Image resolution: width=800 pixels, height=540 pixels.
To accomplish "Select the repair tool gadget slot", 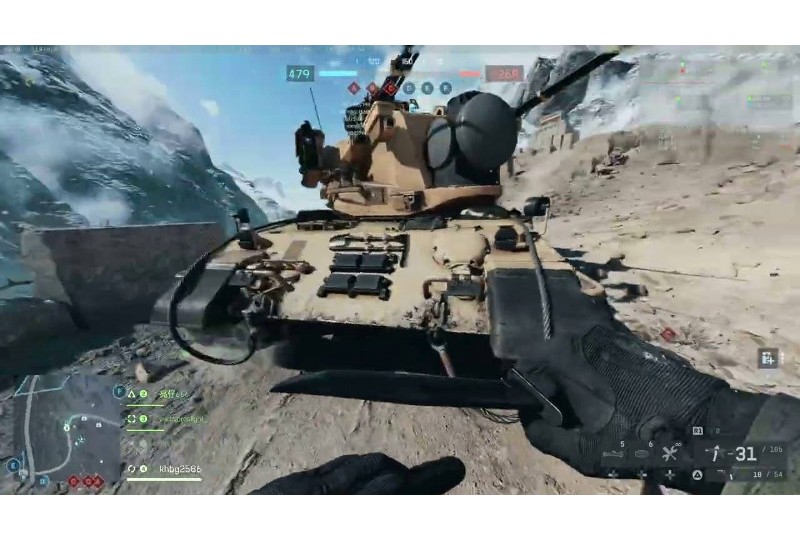I will [x=668, y=455].
